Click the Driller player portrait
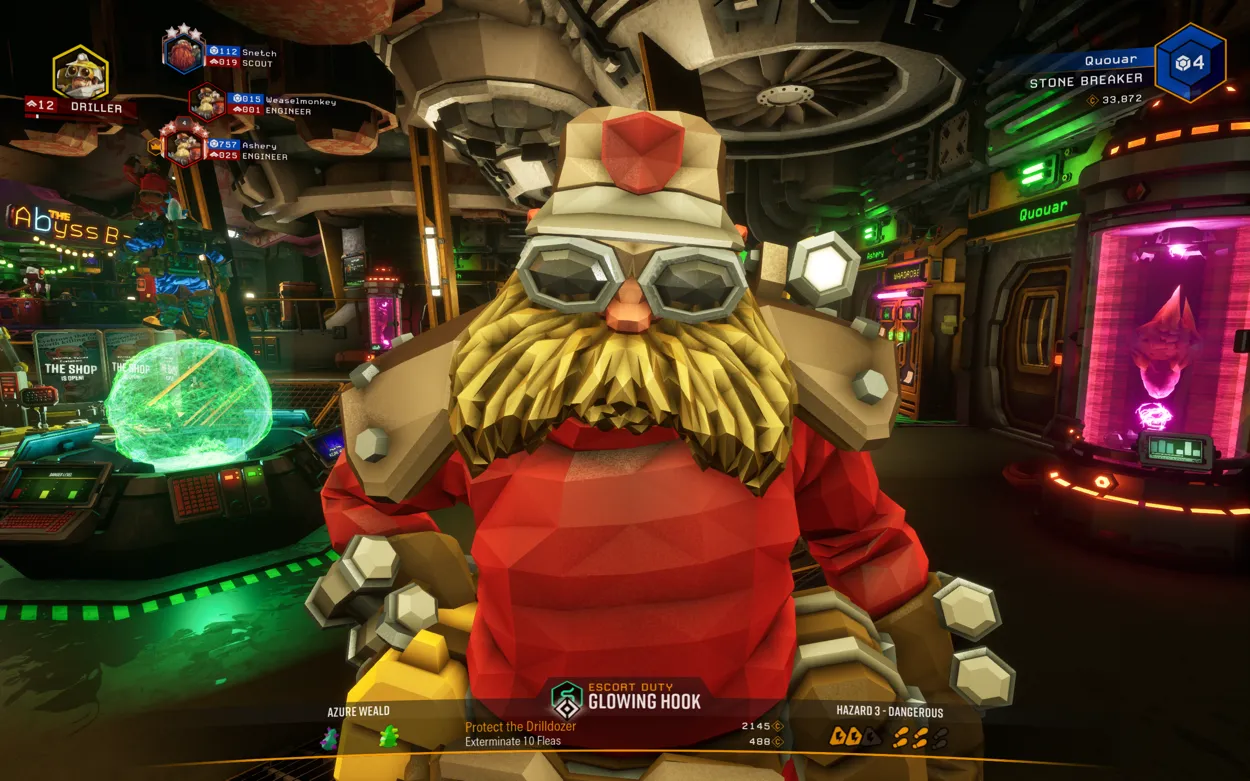Viewport: 1250px width, 781px height. pyautogui.click(x=80, y=72)
